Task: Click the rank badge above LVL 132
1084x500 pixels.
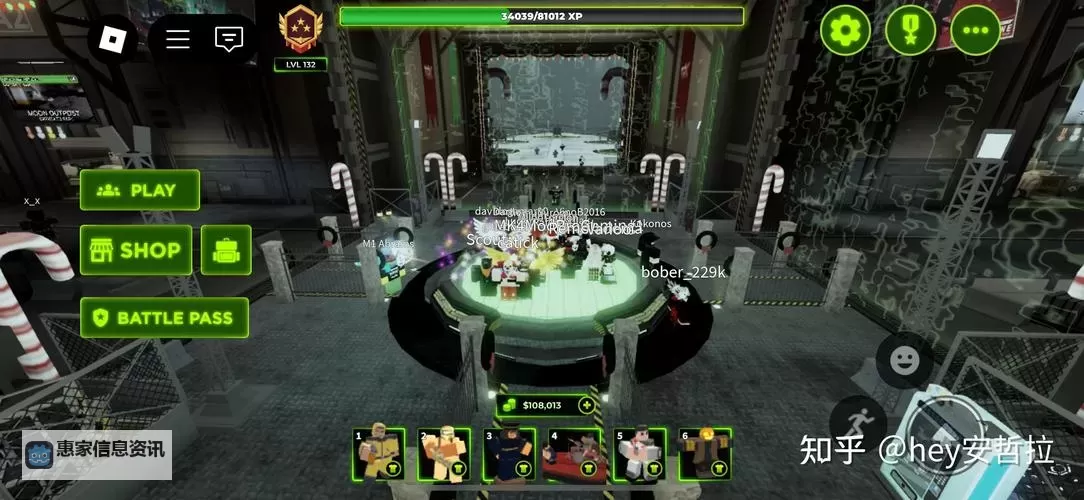Action: (300, 29)
